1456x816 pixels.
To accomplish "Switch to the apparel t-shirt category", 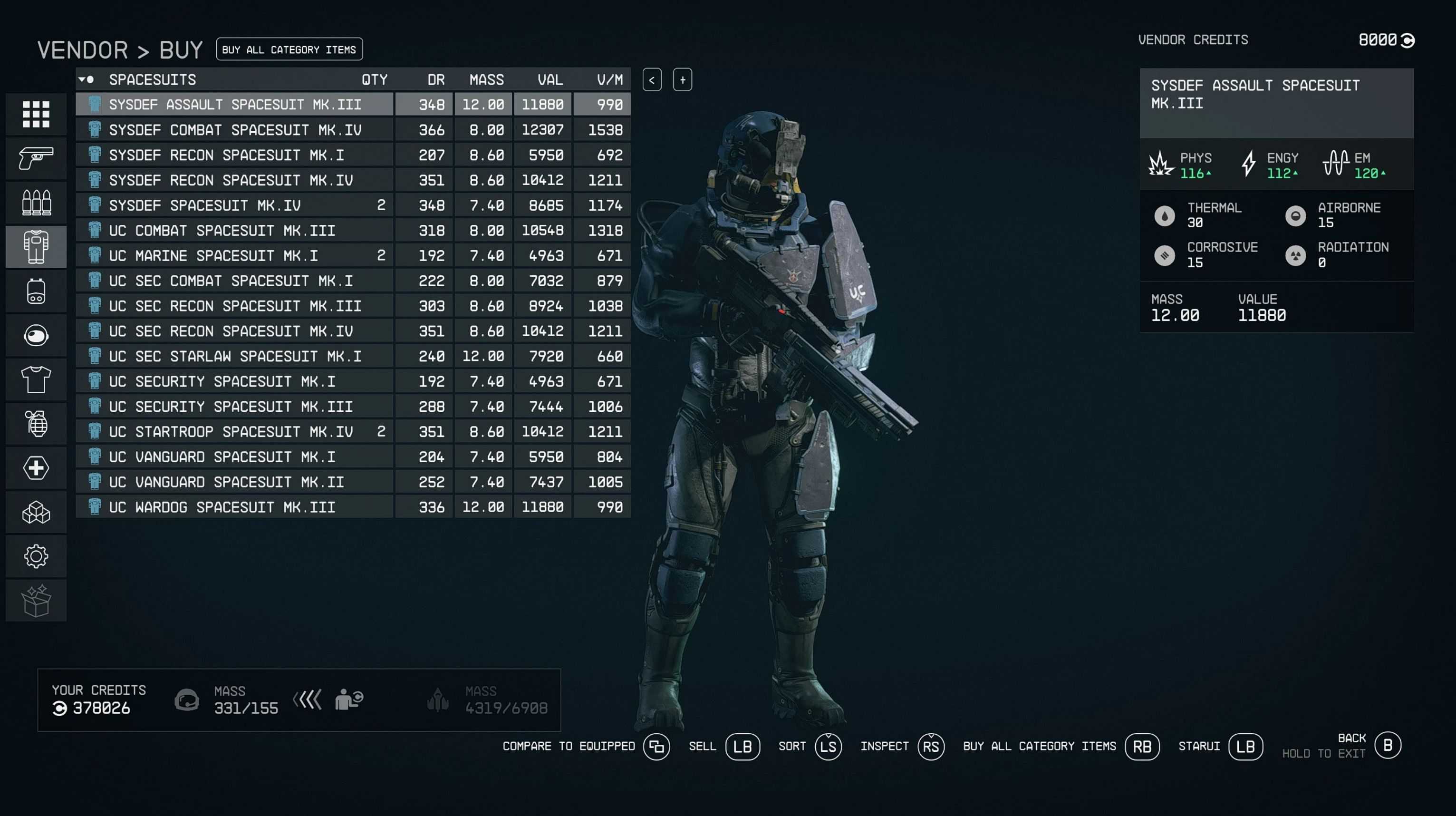I will (x=36, y=379).
